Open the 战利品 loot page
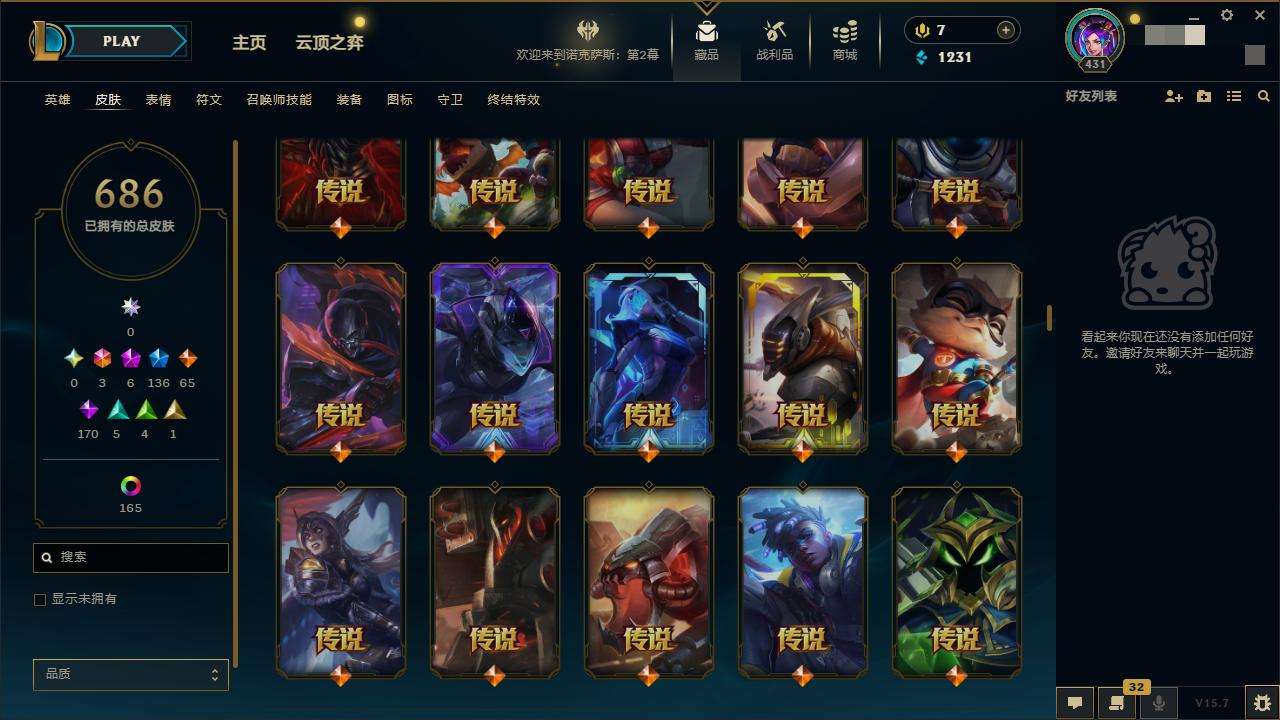The image size is (1280, 720). pyautogui.click(x=774, y=41)
